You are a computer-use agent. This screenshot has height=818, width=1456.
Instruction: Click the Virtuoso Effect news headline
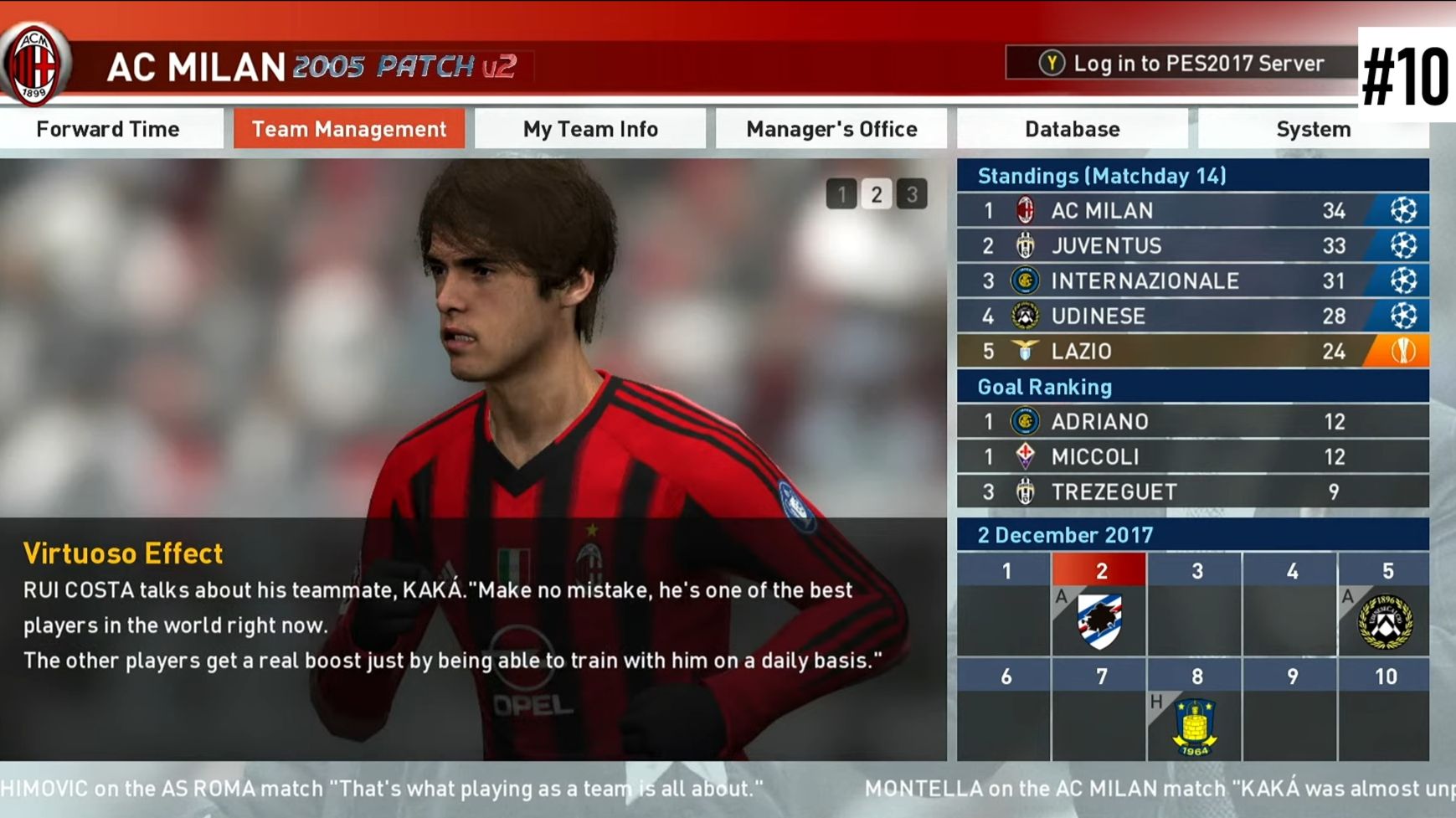[123, 553]
